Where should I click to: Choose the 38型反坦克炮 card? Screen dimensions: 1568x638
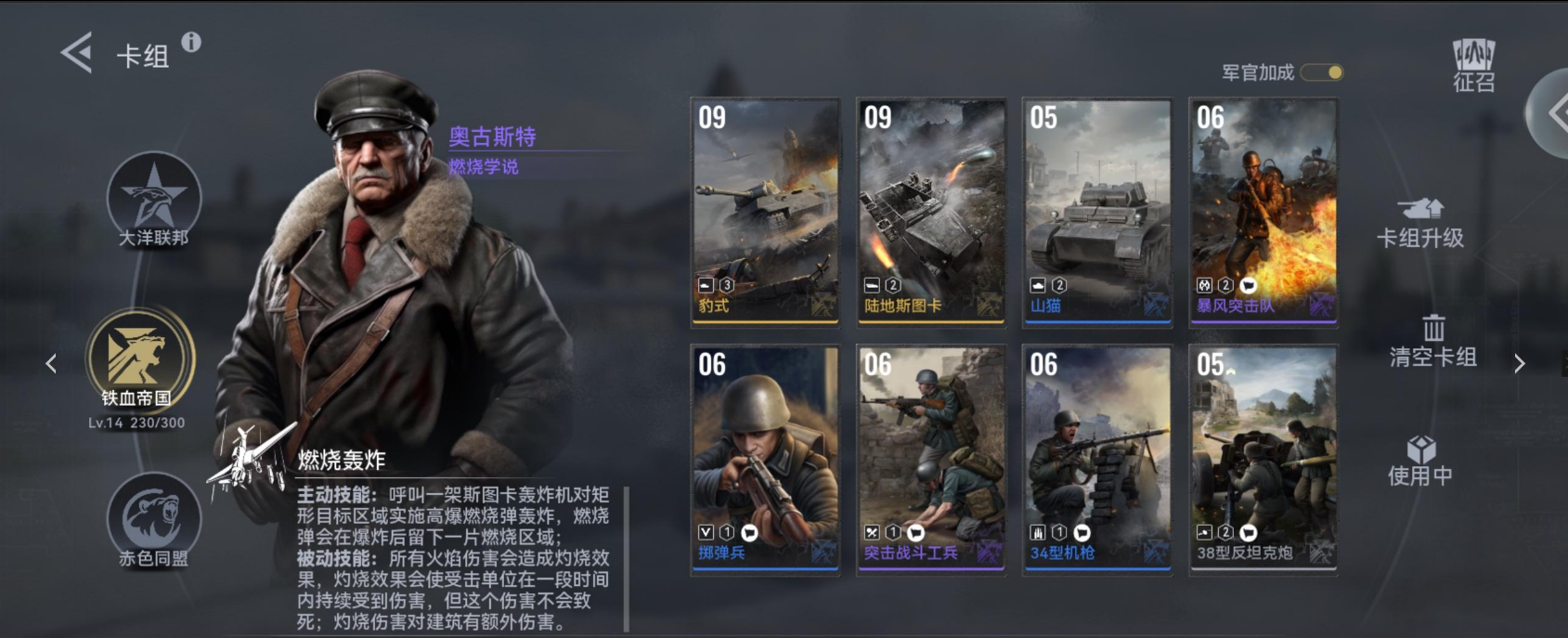1263,460
